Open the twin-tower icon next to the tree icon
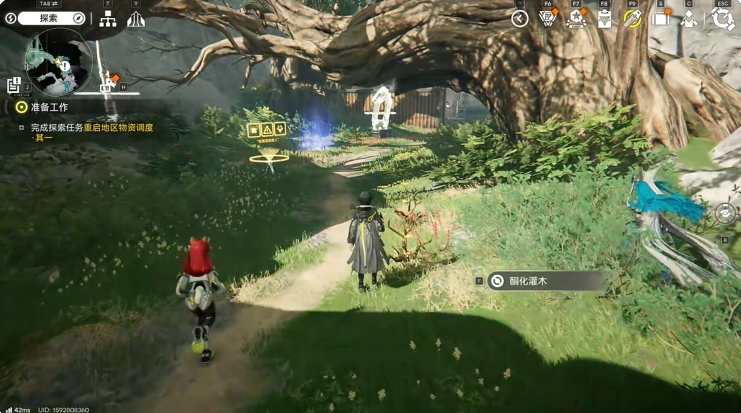Image resolution: width=741 pixels, height=413 pixels. click(x=136, y=19)
